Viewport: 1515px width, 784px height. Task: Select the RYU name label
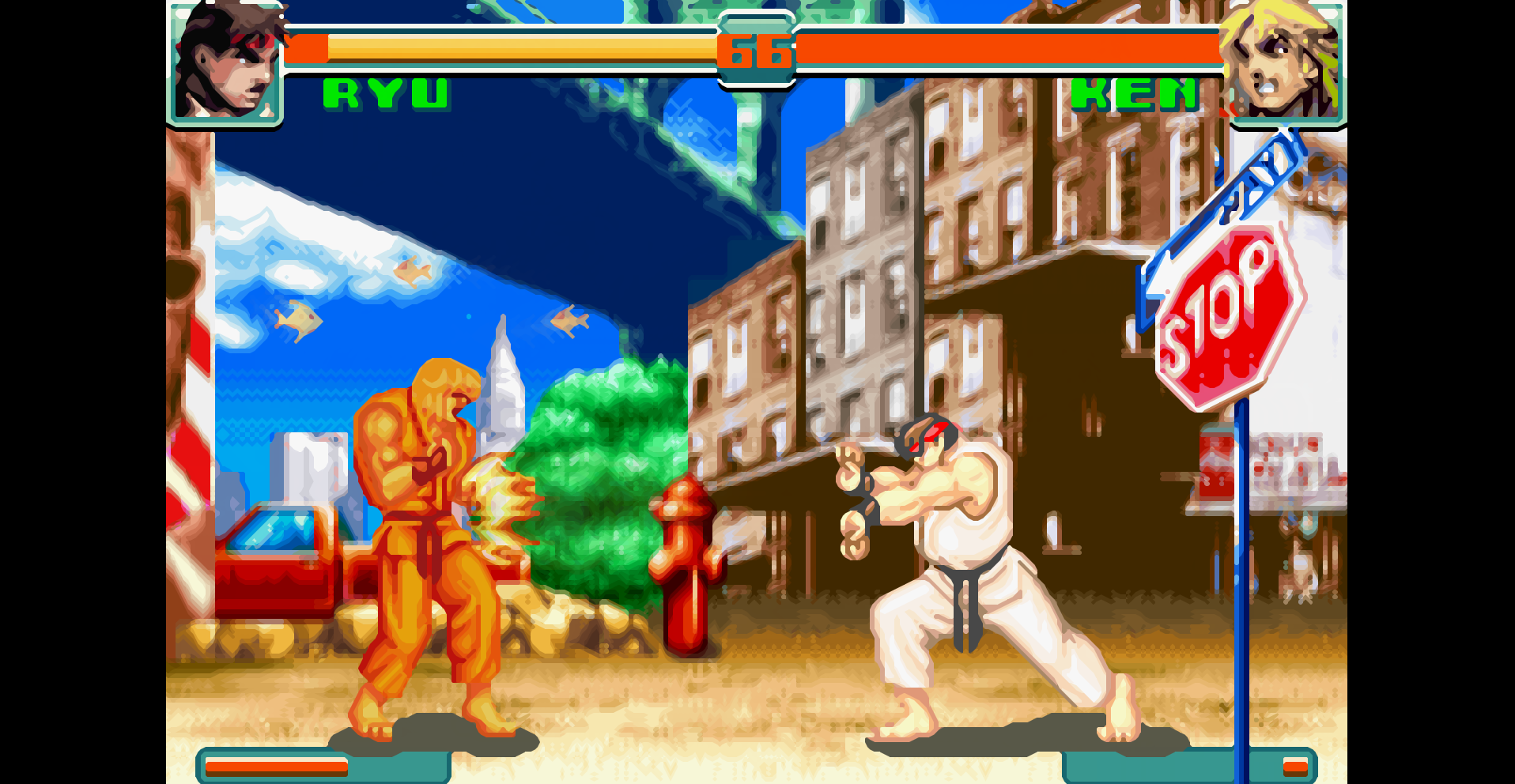pos(383,96)
